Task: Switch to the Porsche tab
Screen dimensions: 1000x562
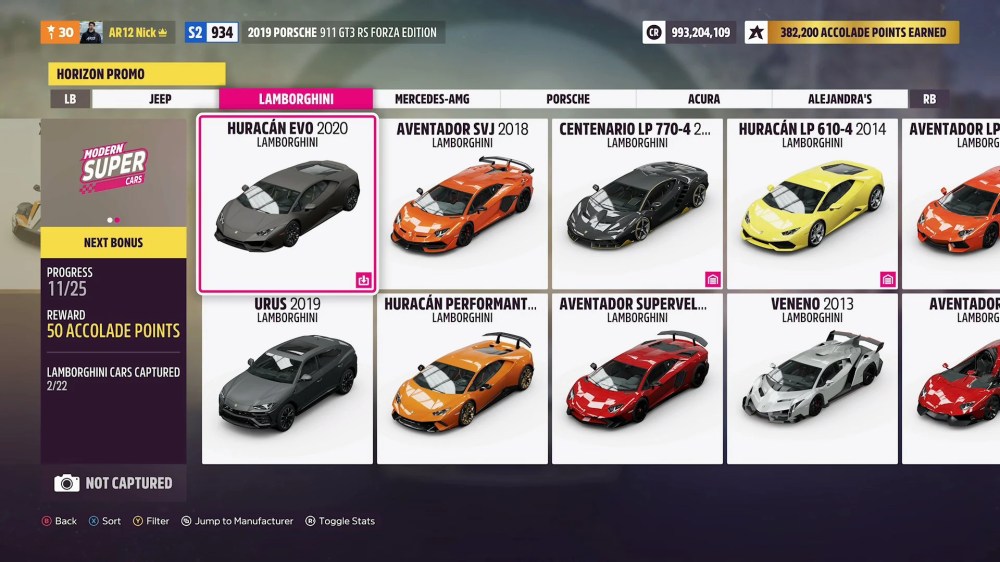Action: coord(568,99)
